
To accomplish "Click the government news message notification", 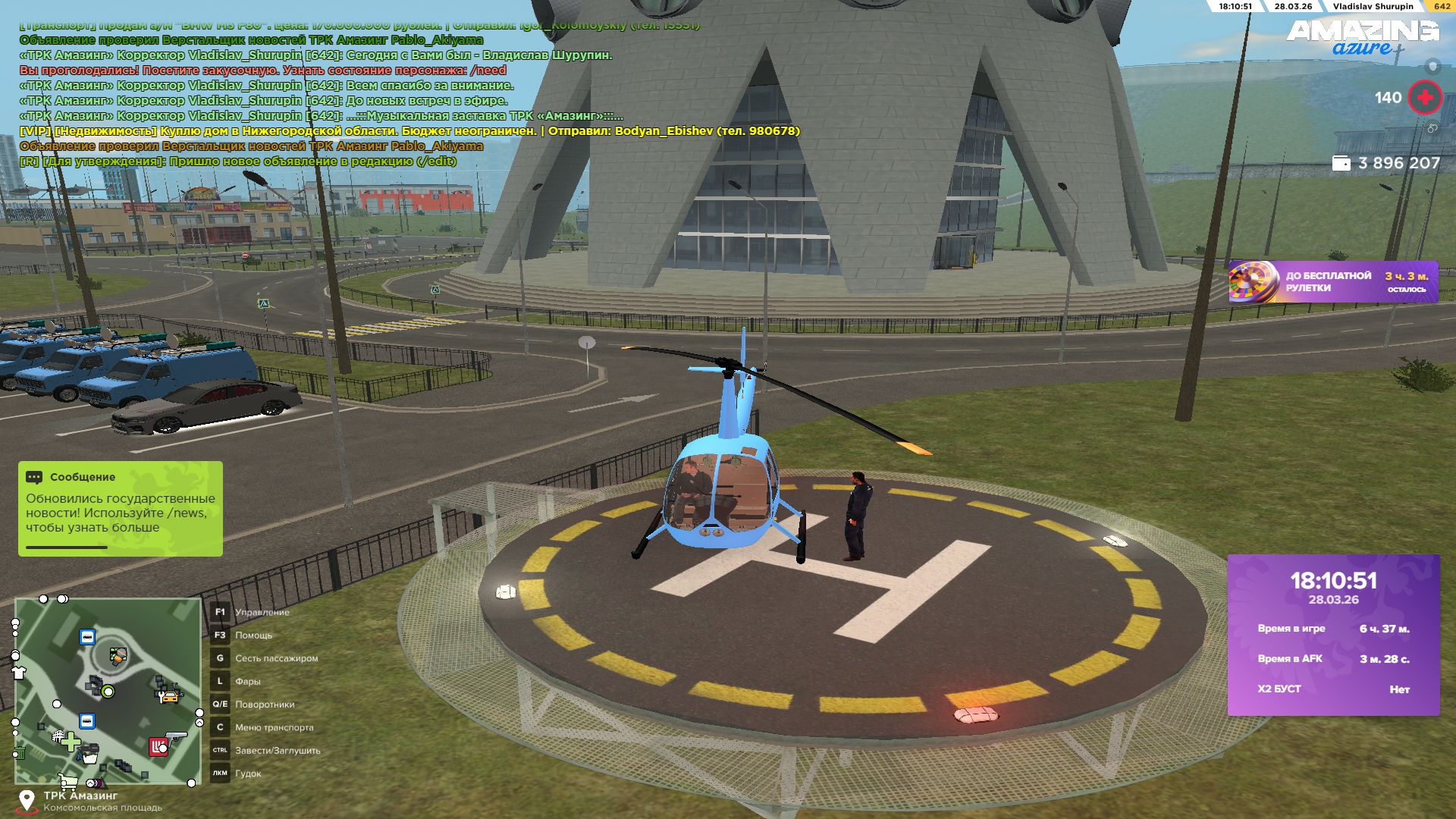I will (x=121, y=509).
